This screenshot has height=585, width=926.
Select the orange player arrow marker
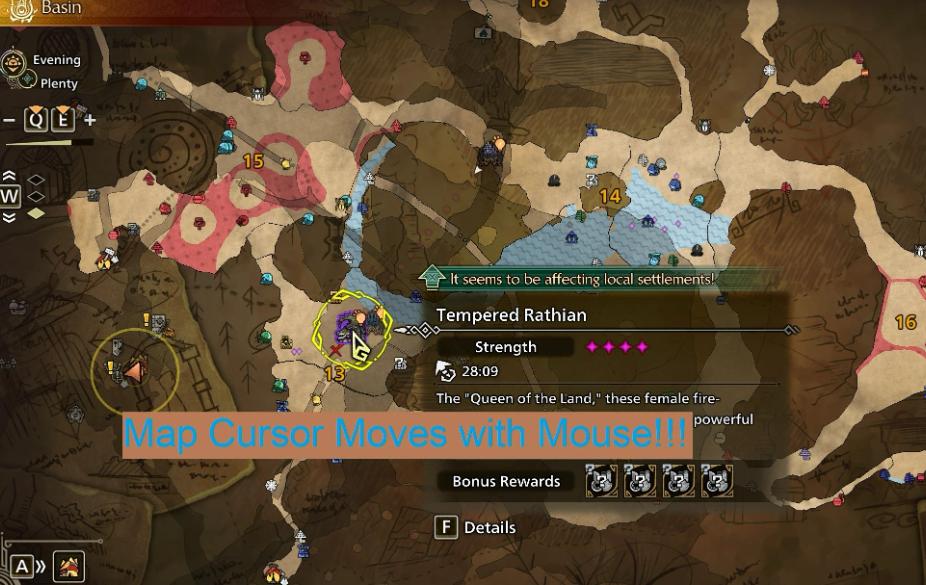[132, 371]
